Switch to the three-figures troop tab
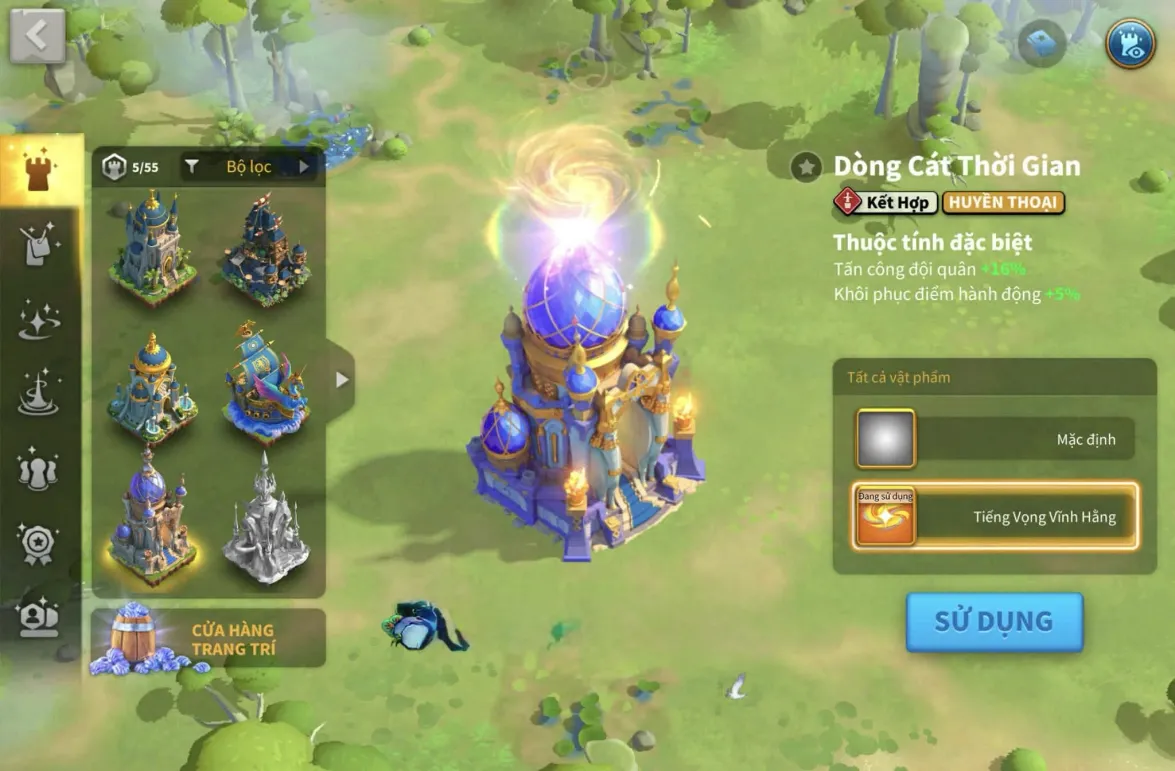This screenshot has height=771, width=1175. coord(40,469)
